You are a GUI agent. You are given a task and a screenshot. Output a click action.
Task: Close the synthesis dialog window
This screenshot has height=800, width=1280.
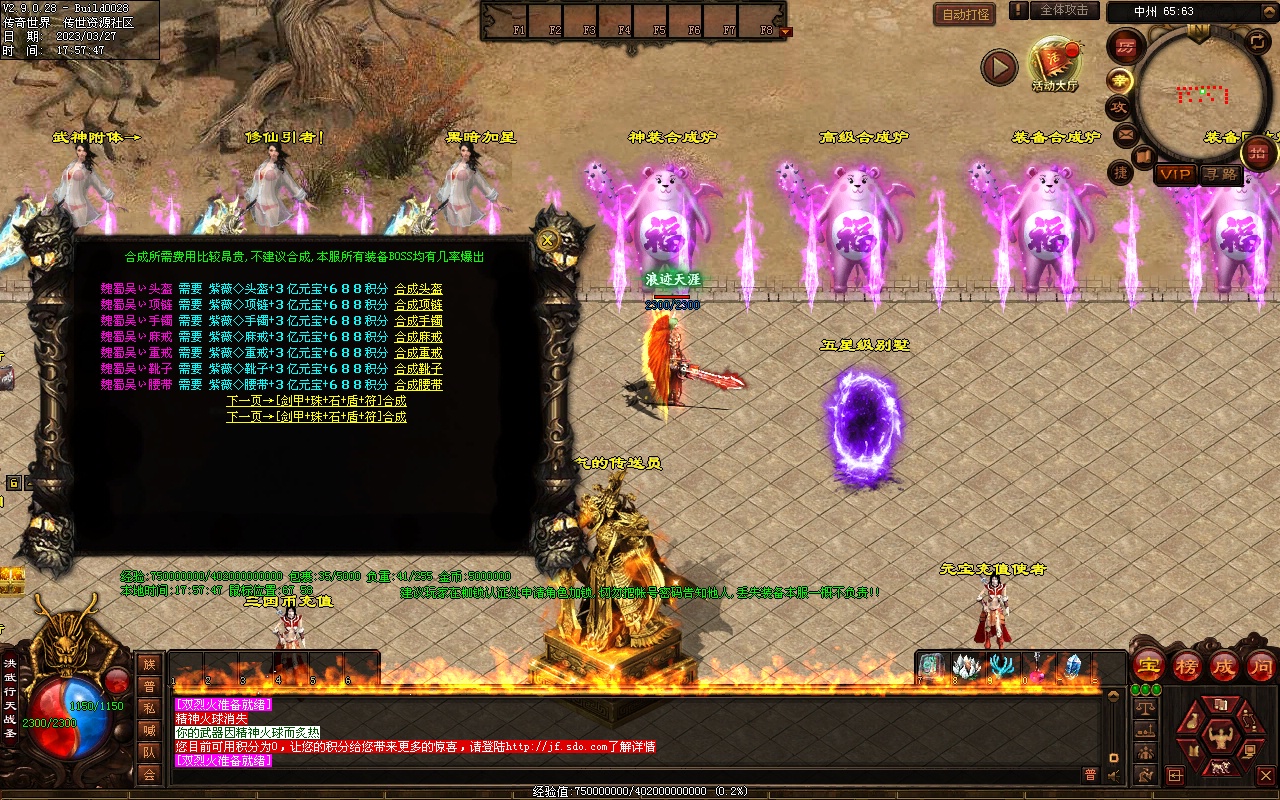click(x=547, y=240)
